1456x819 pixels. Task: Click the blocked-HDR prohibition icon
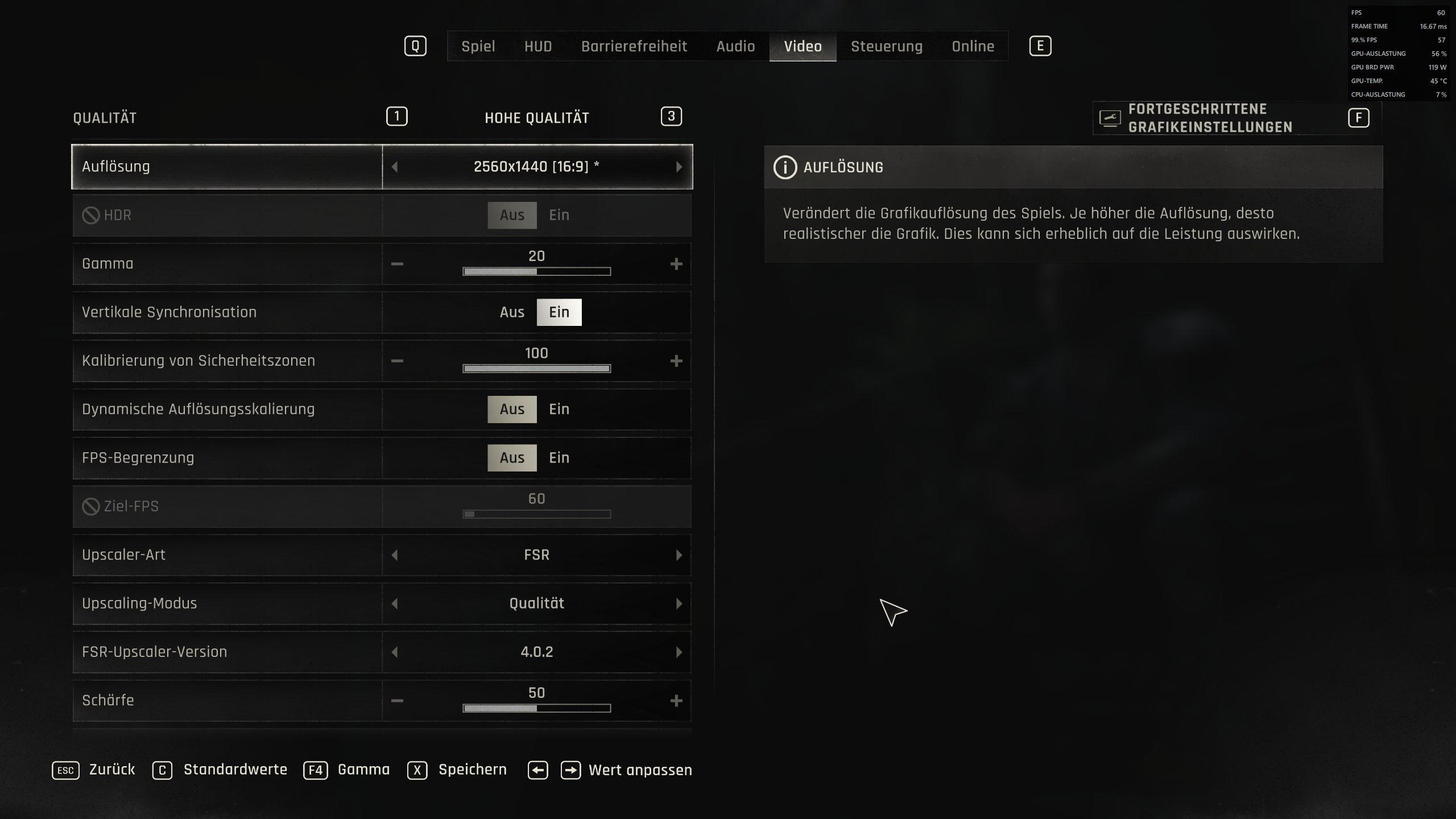coord(92,214)
